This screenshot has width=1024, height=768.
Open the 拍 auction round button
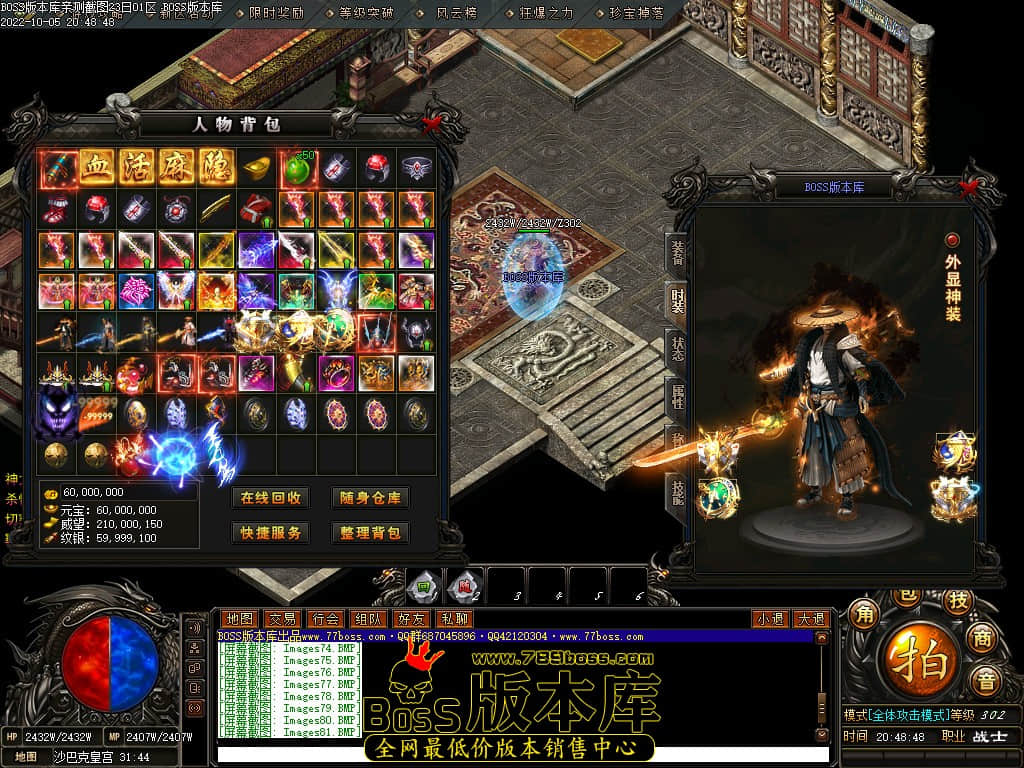(917, 661)
